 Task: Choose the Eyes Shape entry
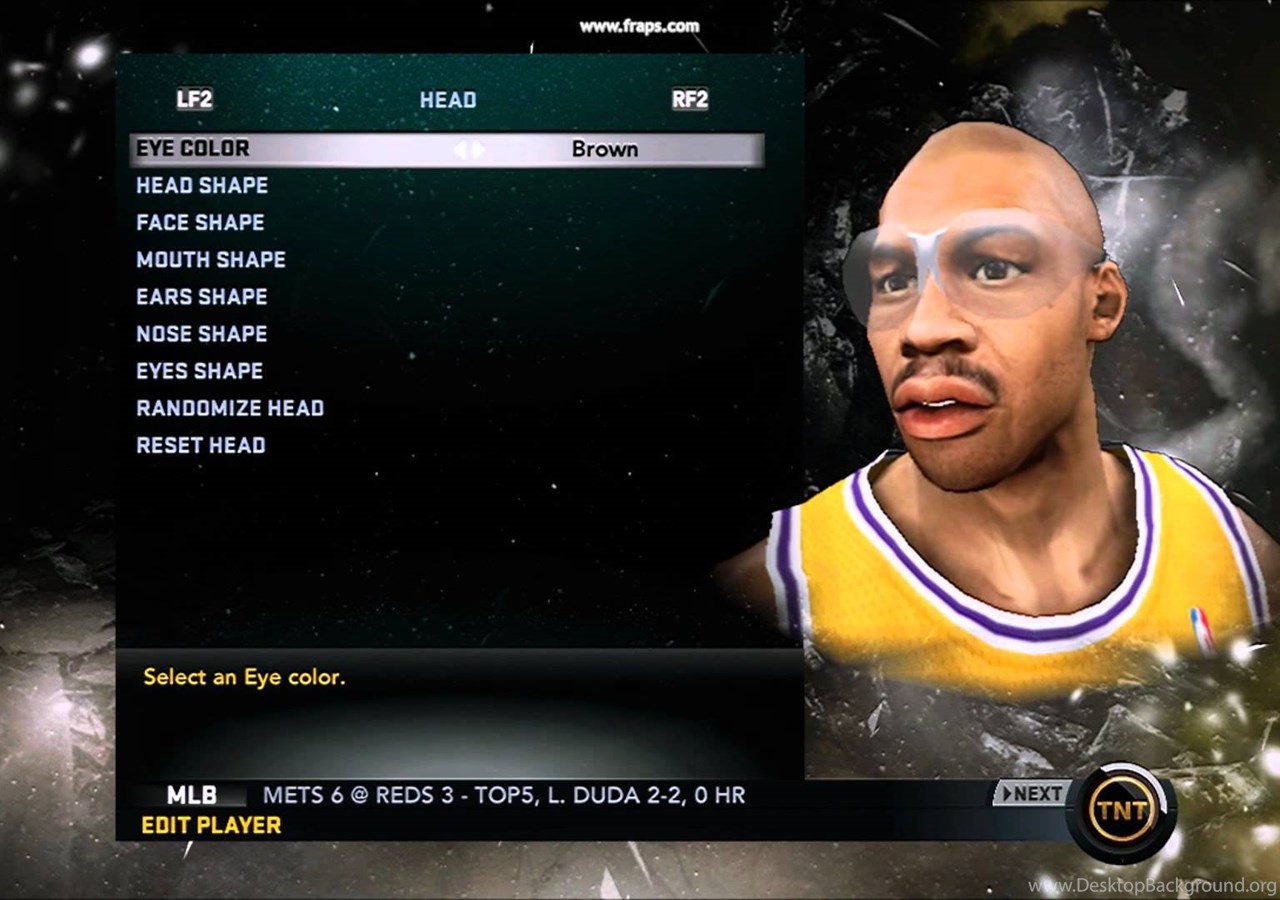pyautogui.click(x=200, y=371)
